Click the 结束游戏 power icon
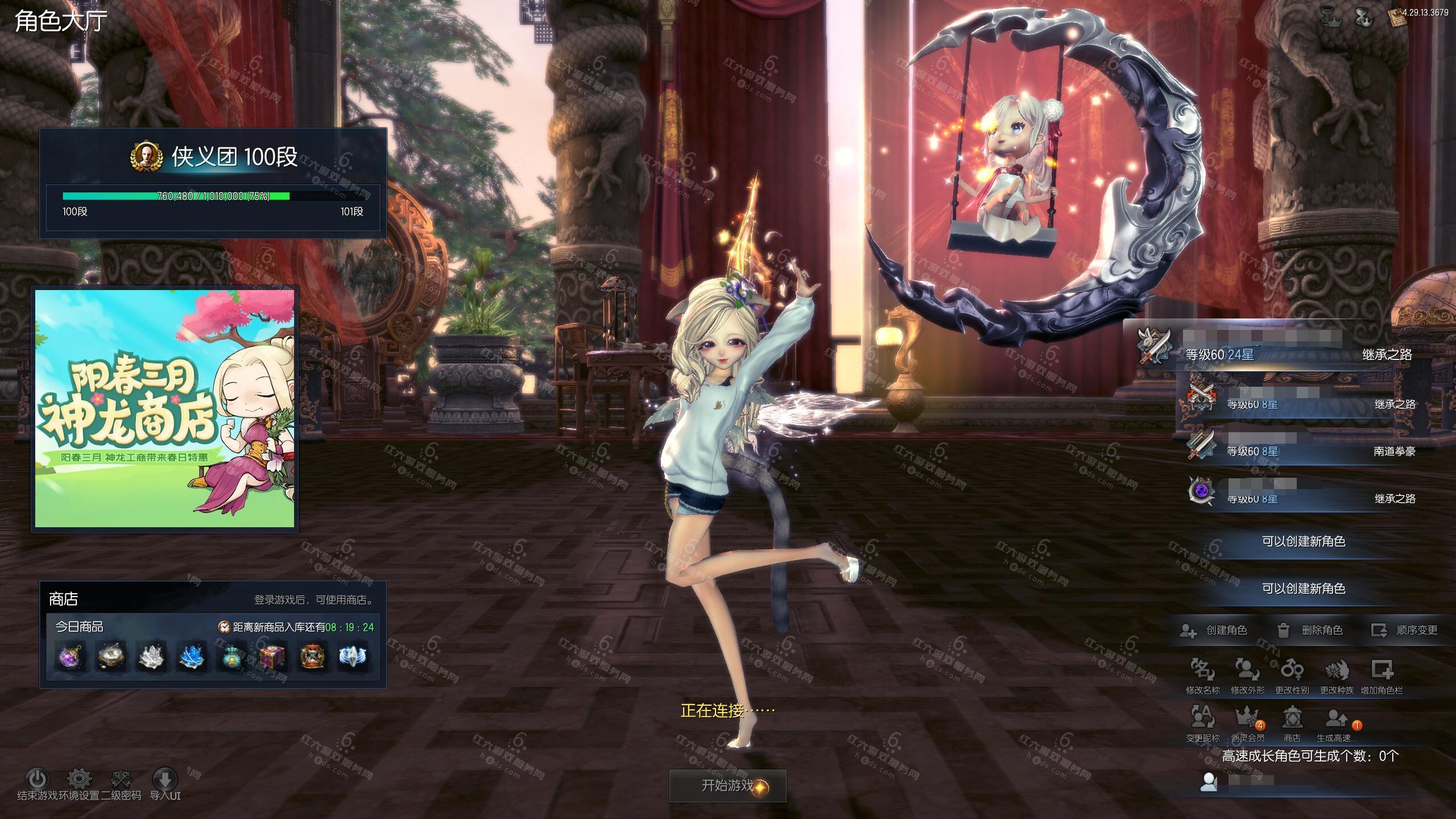 pyautogui.click(x=37, y=779)
